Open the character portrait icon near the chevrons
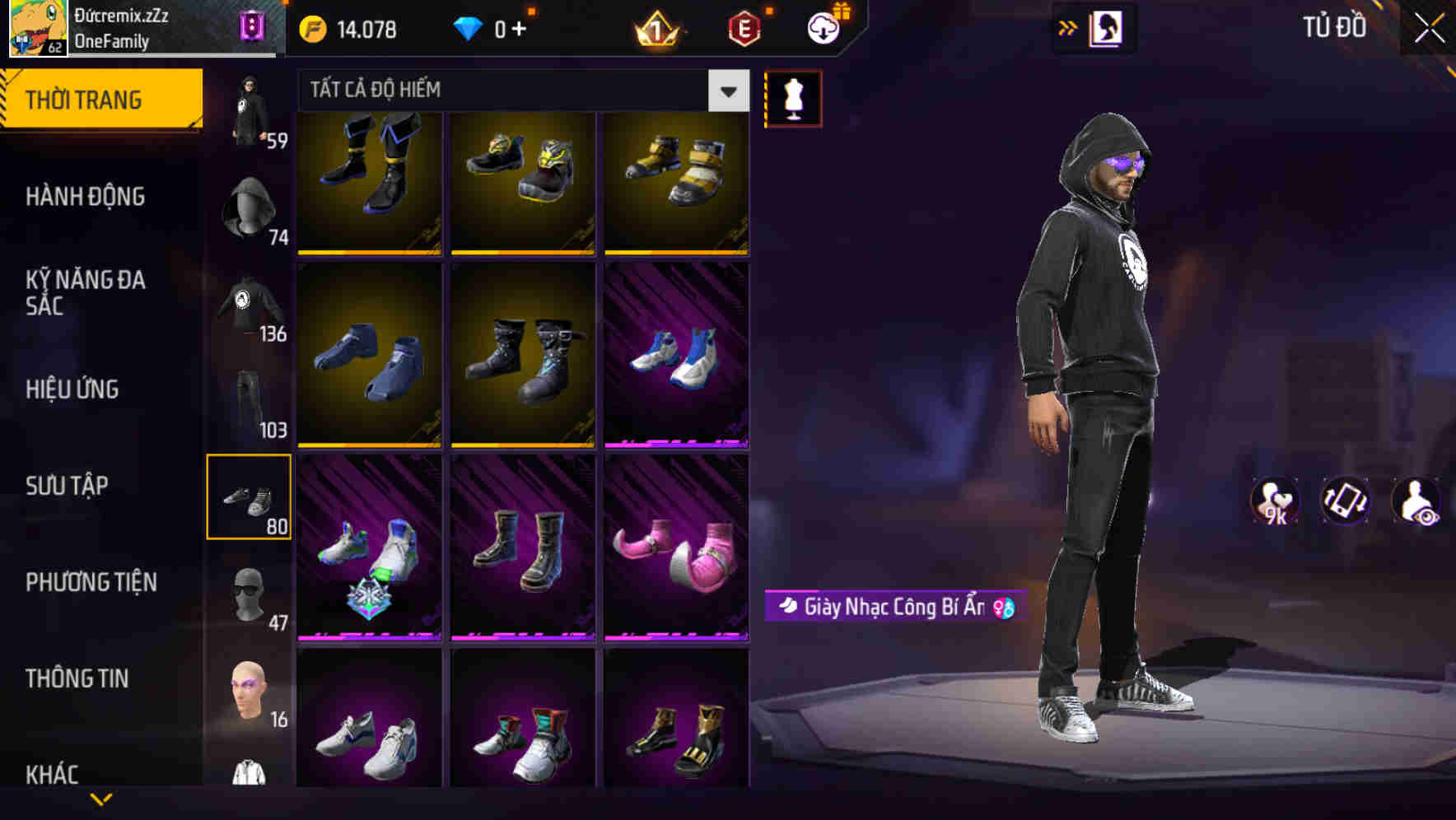Screen dimensions: 1456x820 coord(1107,27)
